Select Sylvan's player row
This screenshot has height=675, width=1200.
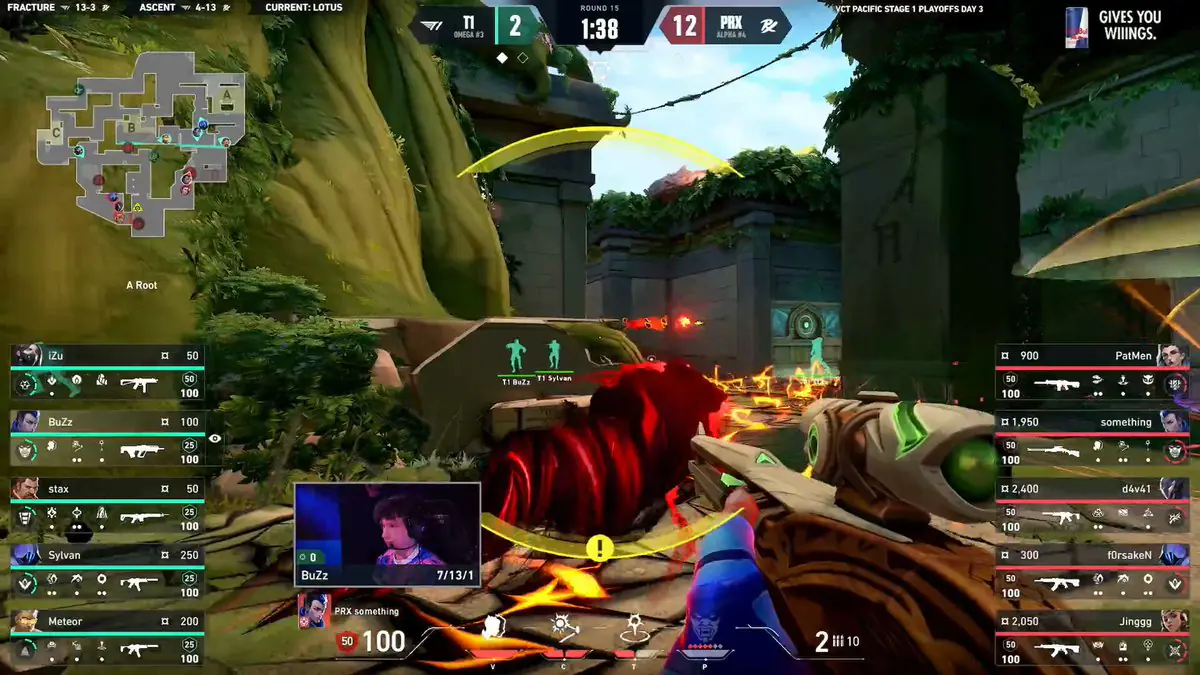click(107, 571)
